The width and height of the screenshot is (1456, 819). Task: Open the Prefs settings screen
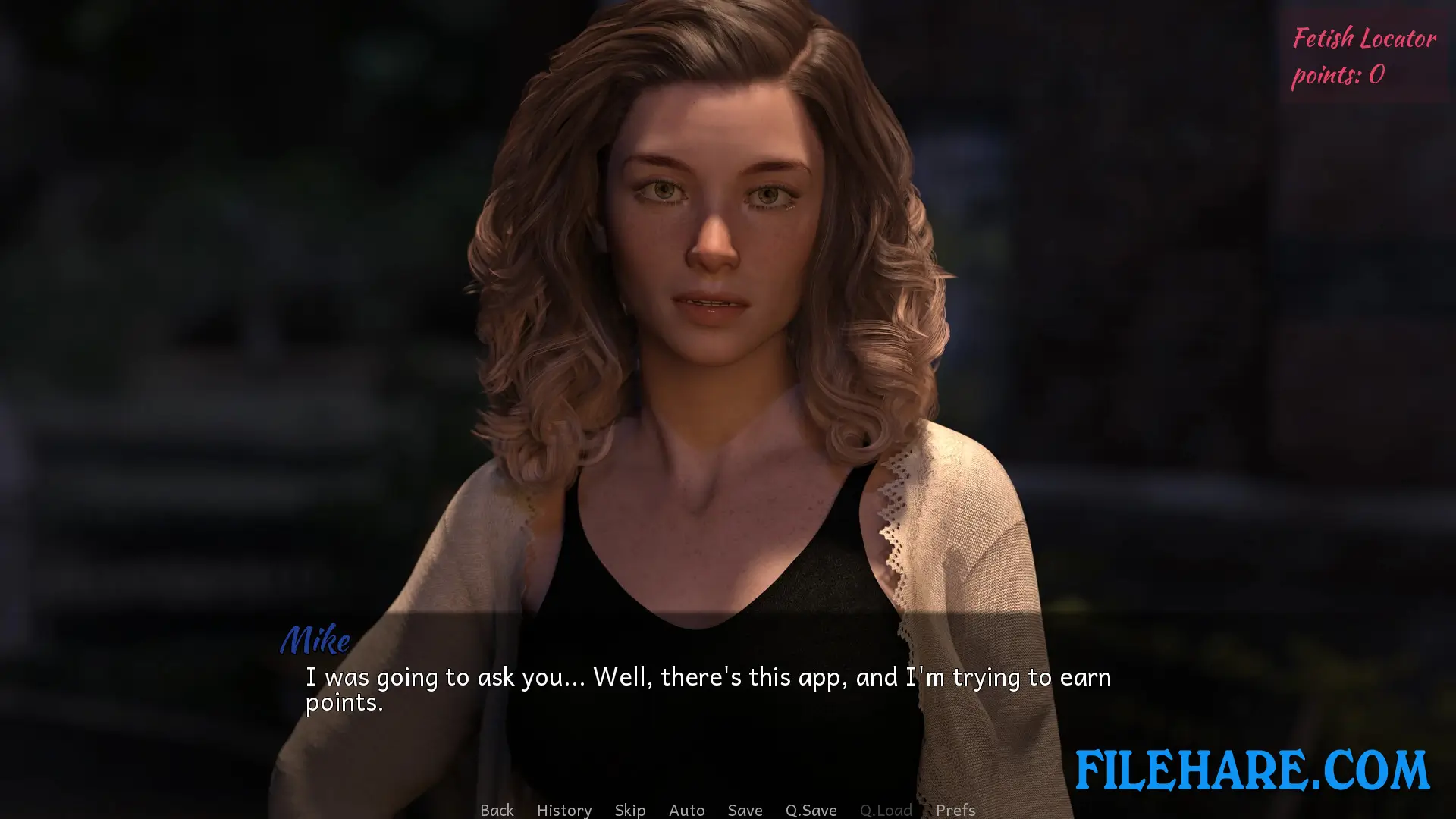(955, 810)
